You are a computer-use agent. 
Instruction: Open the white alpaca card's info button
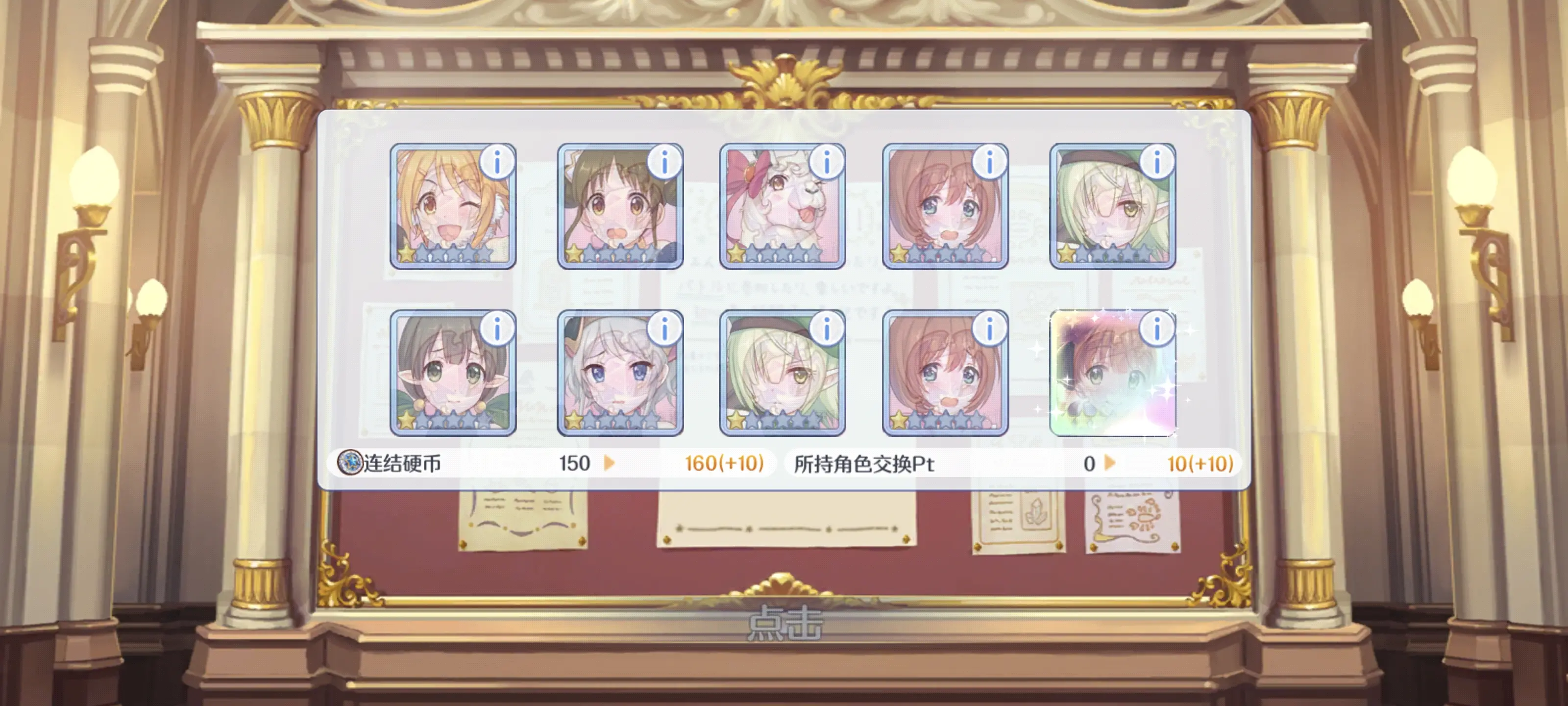(x=827, y=163)
